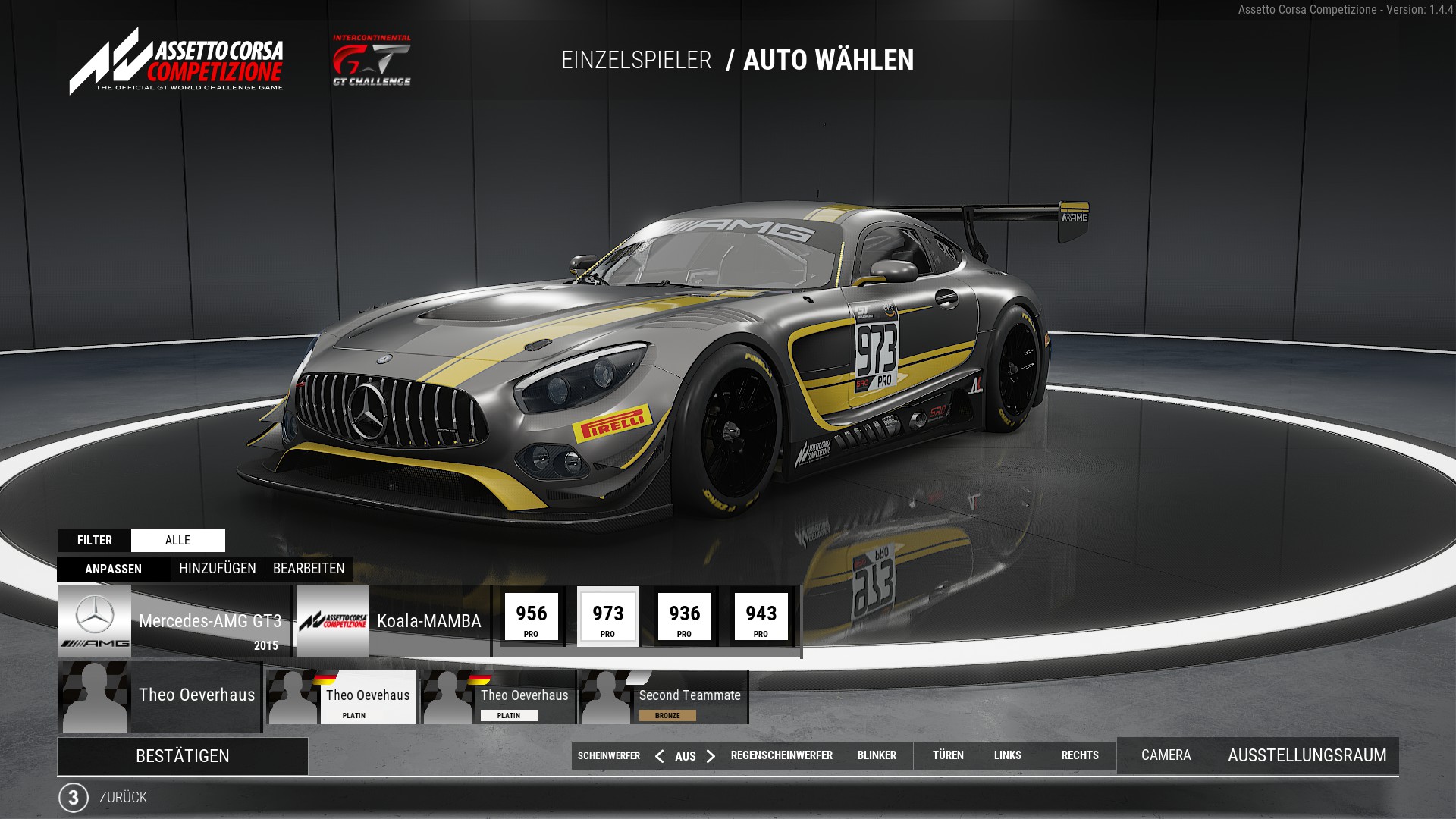Screen dimensions: 1456x819
Task: Choose car number 943
Action: click(x=761, y=617)
